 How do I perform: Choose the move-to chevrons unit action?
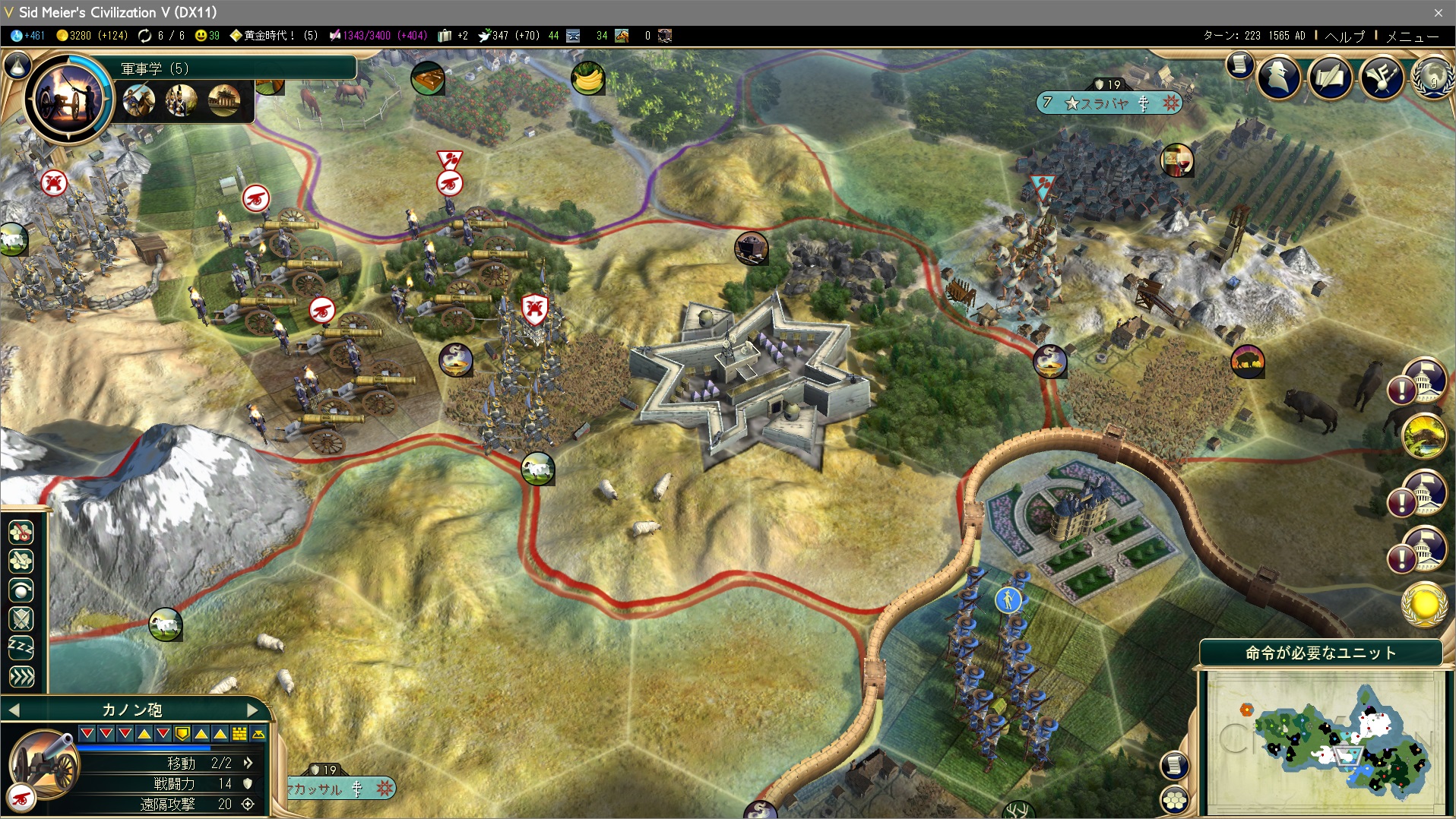(x=21, y=676)
